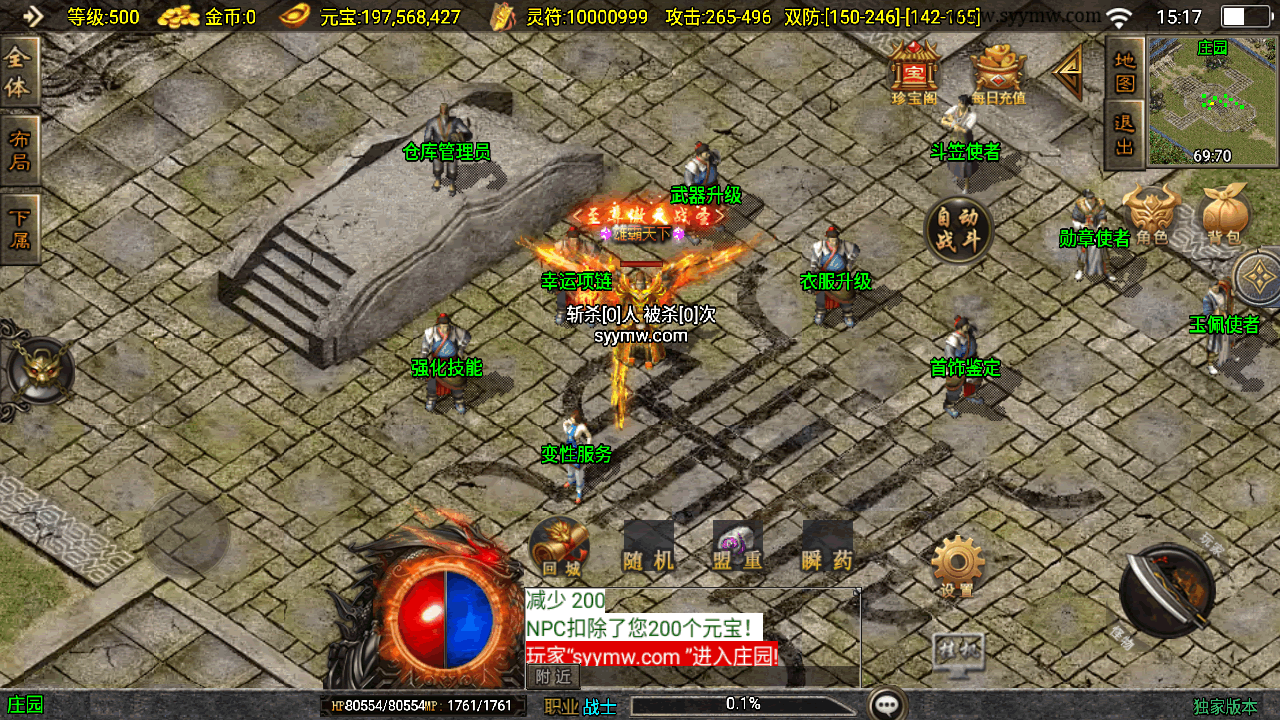Open the chat speech bubble
This screenshot has width=1280, height=720.
click(x=887, y=705)
